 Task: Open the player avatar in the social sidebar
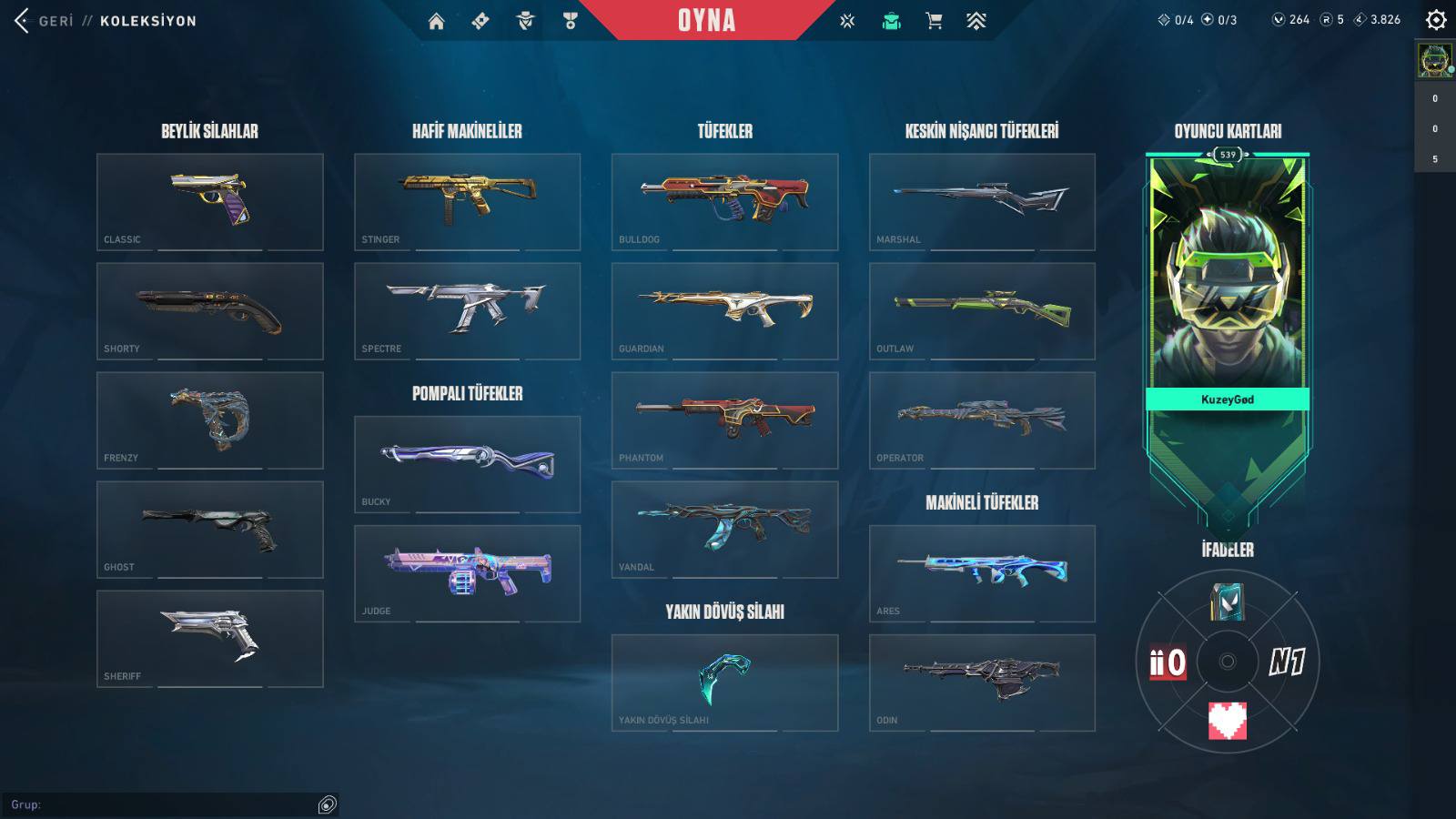[x=1435, y=61]
